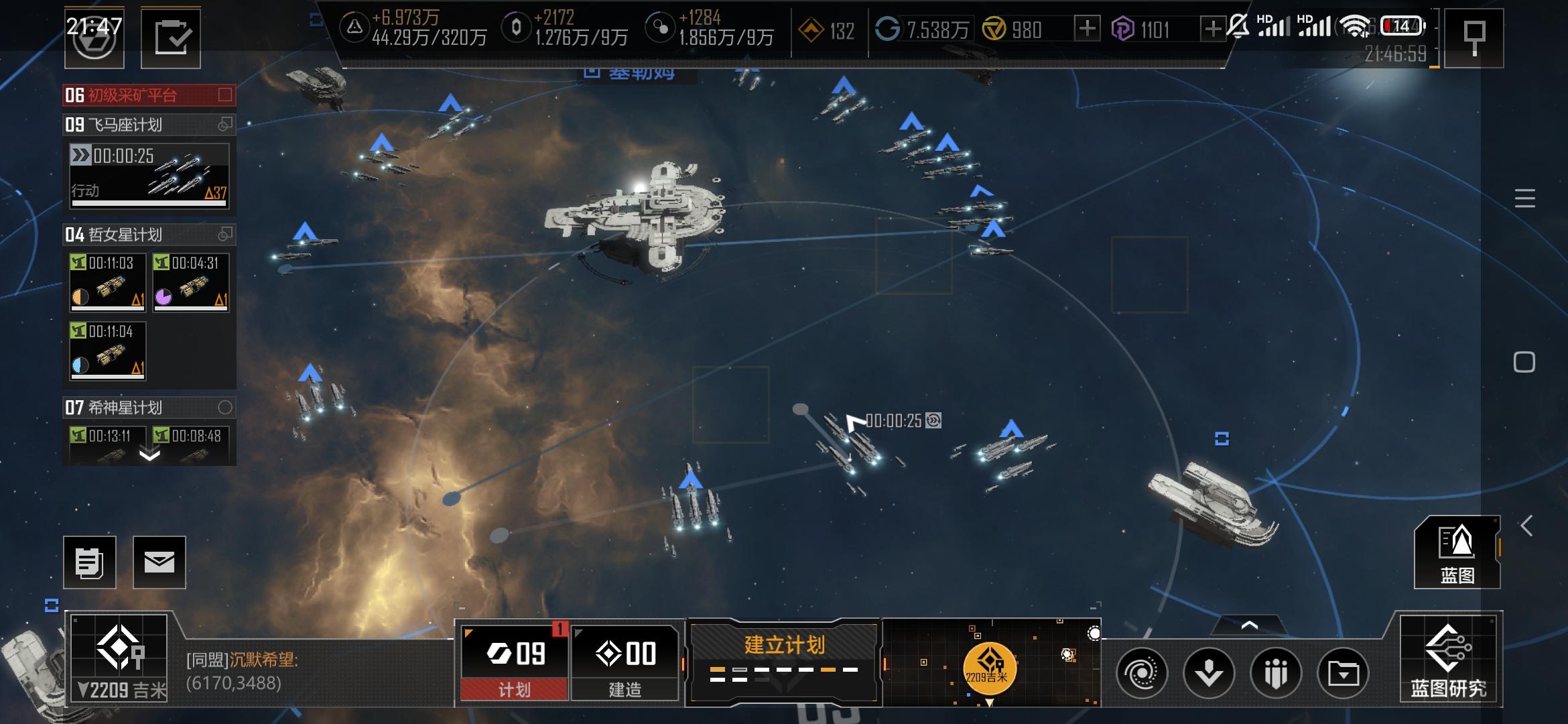Open the three-people alliance icon button
The width and height of the screenshot is (1568, 724).
click(1276, 672)
